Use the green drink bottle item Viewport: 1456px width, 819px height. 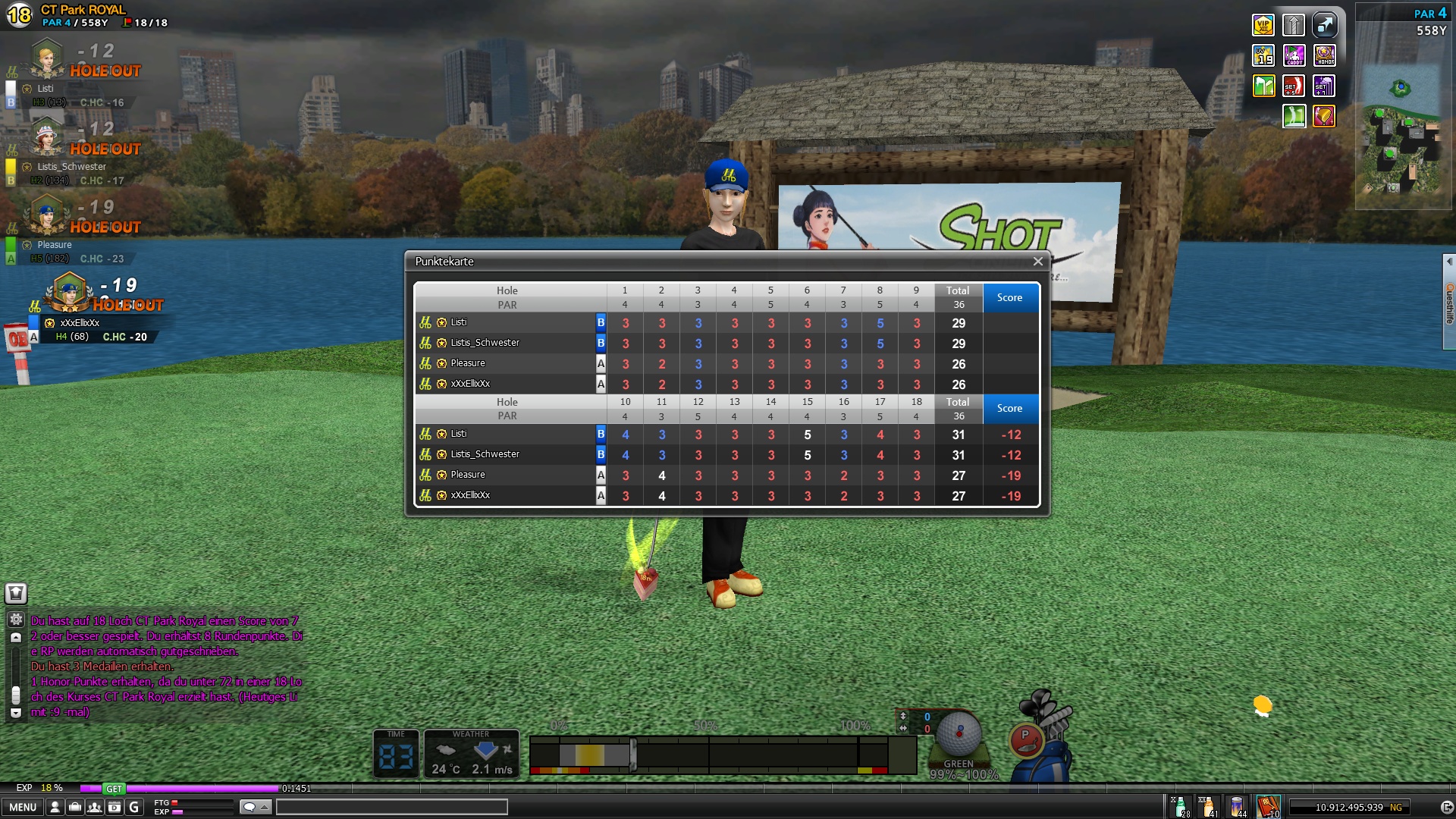(1180, 807)
